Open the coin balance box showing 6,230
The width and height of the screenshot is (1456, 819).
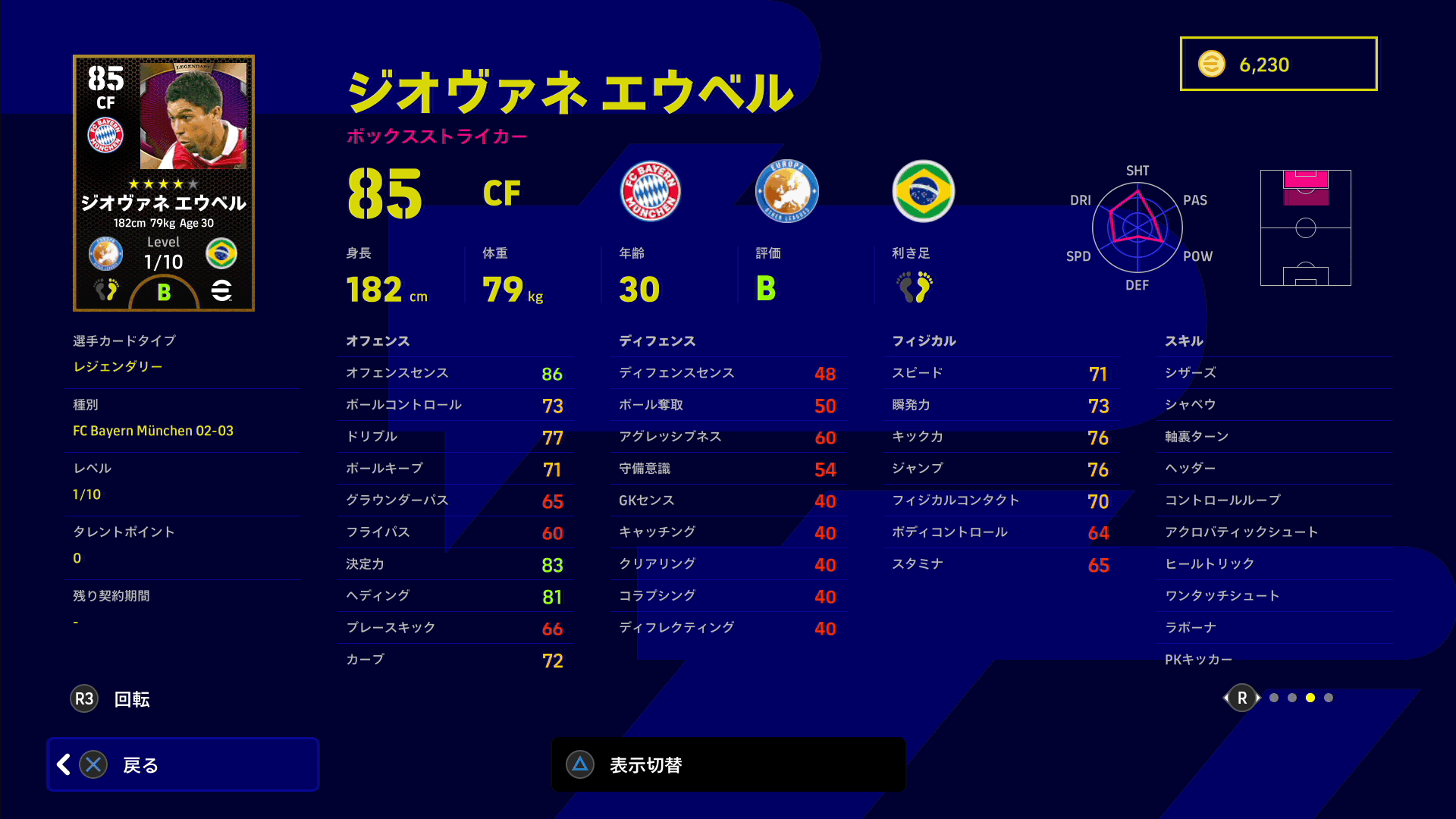click(1279, 64)
